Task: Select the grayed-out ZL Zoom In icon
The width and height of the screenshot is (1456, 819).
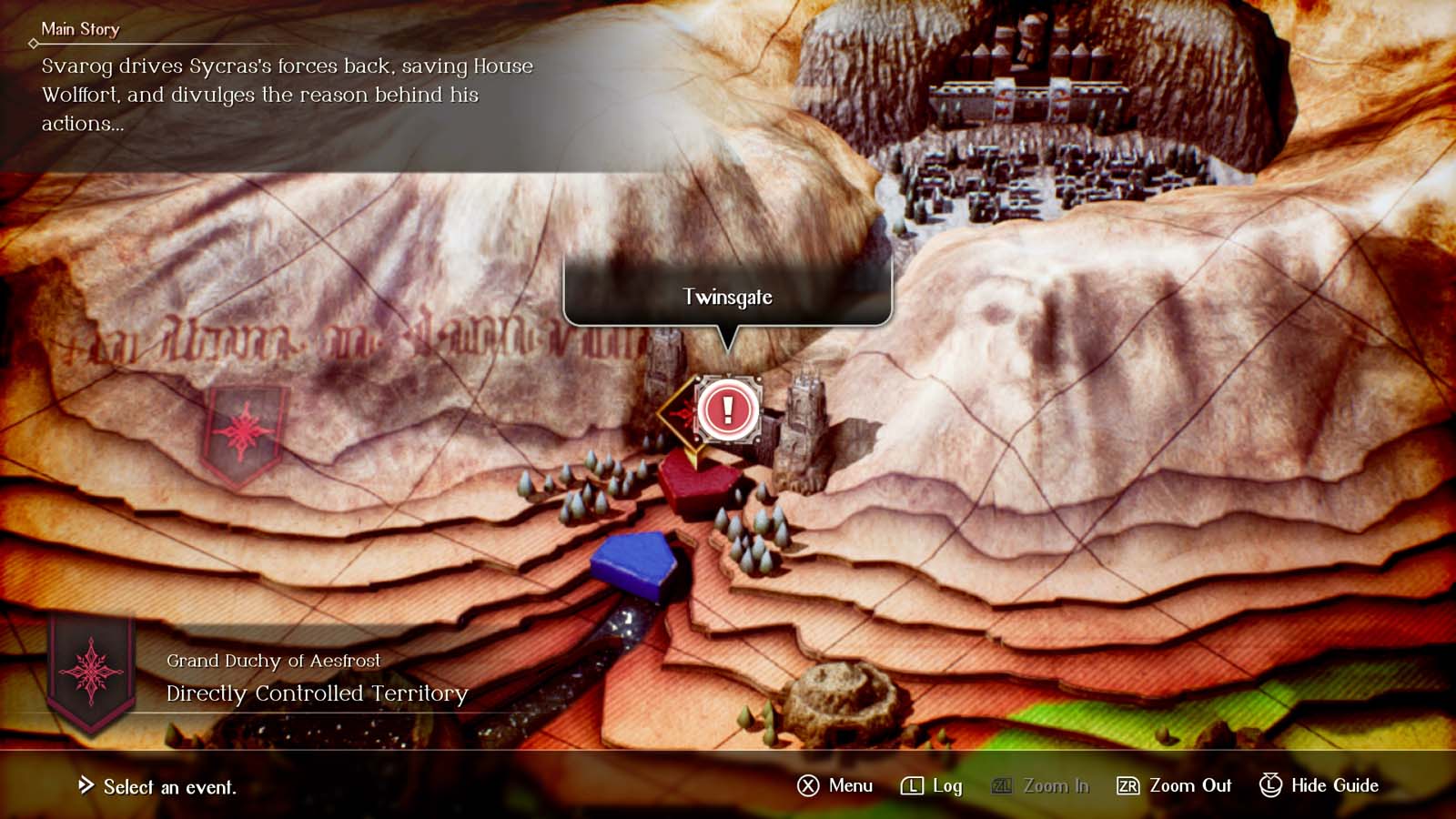Action: 999,786
